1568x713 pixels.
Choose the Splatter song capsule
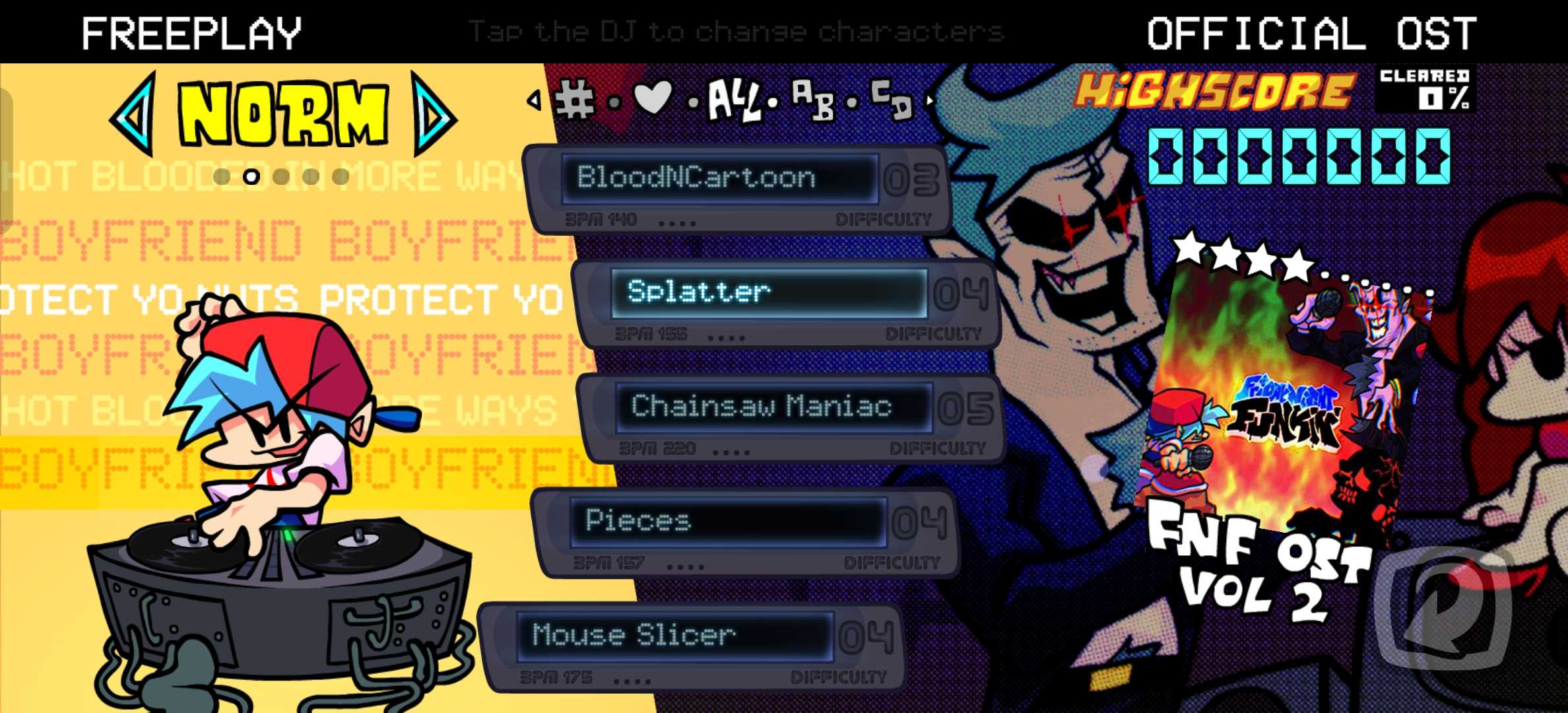(769, 292)
